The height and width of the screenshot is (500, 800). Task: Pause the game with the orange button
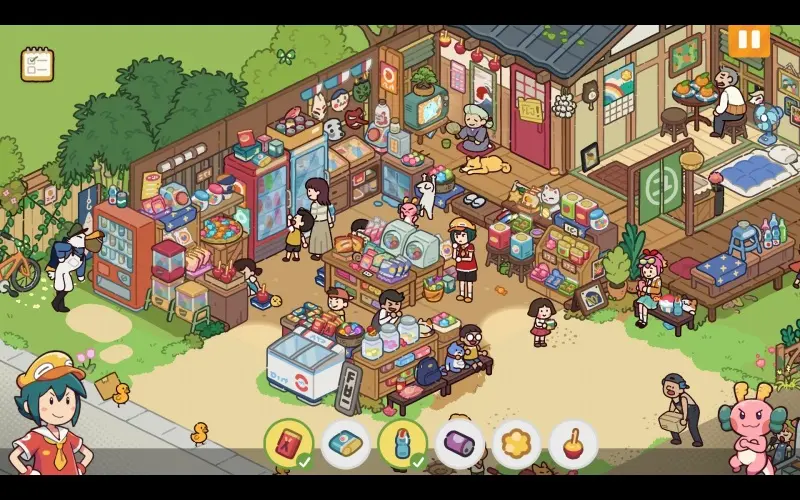[x=748, y=41]
